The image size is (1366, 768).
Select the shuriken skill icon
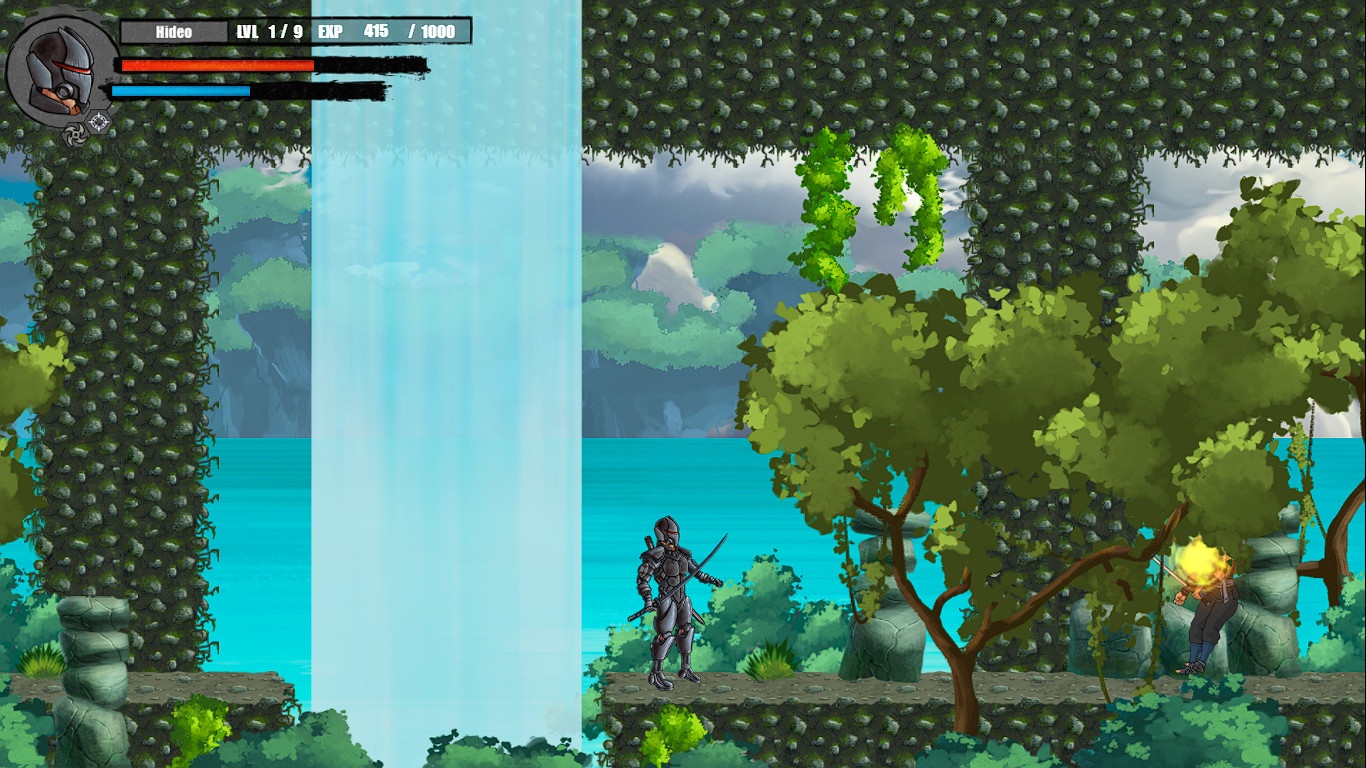(75, 135)
